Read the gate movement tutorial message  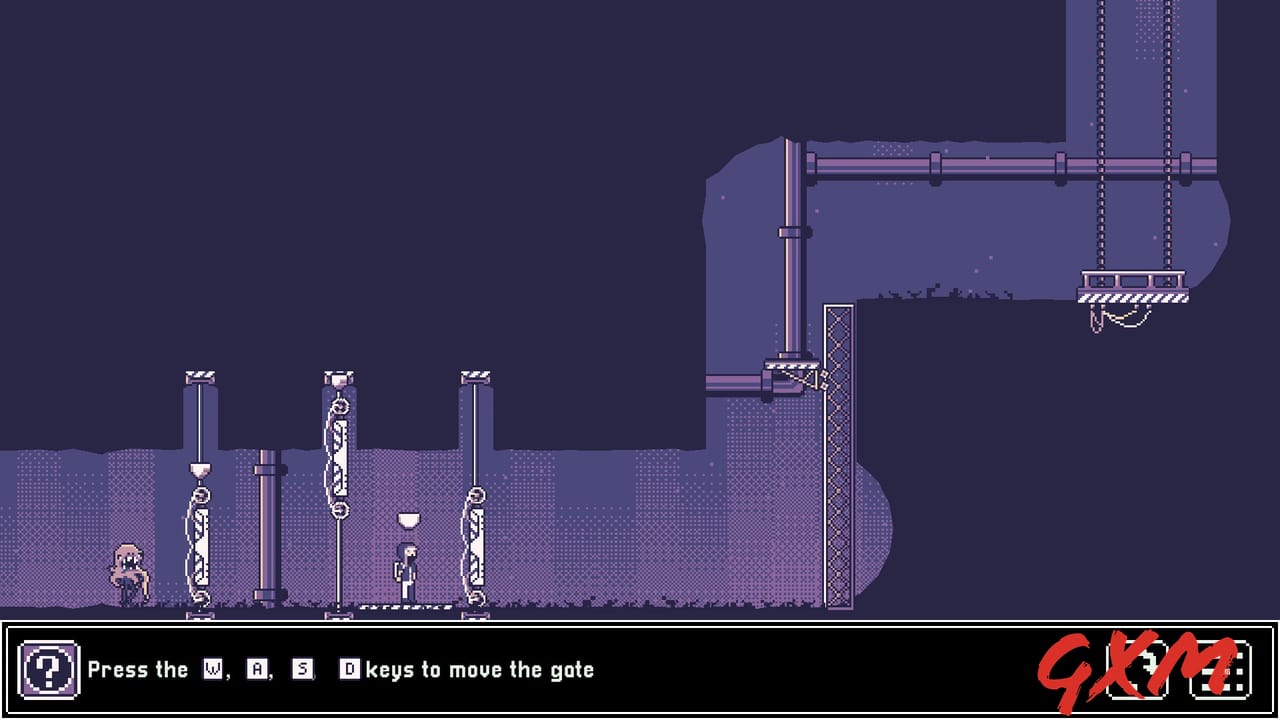[x=340, y=670]
